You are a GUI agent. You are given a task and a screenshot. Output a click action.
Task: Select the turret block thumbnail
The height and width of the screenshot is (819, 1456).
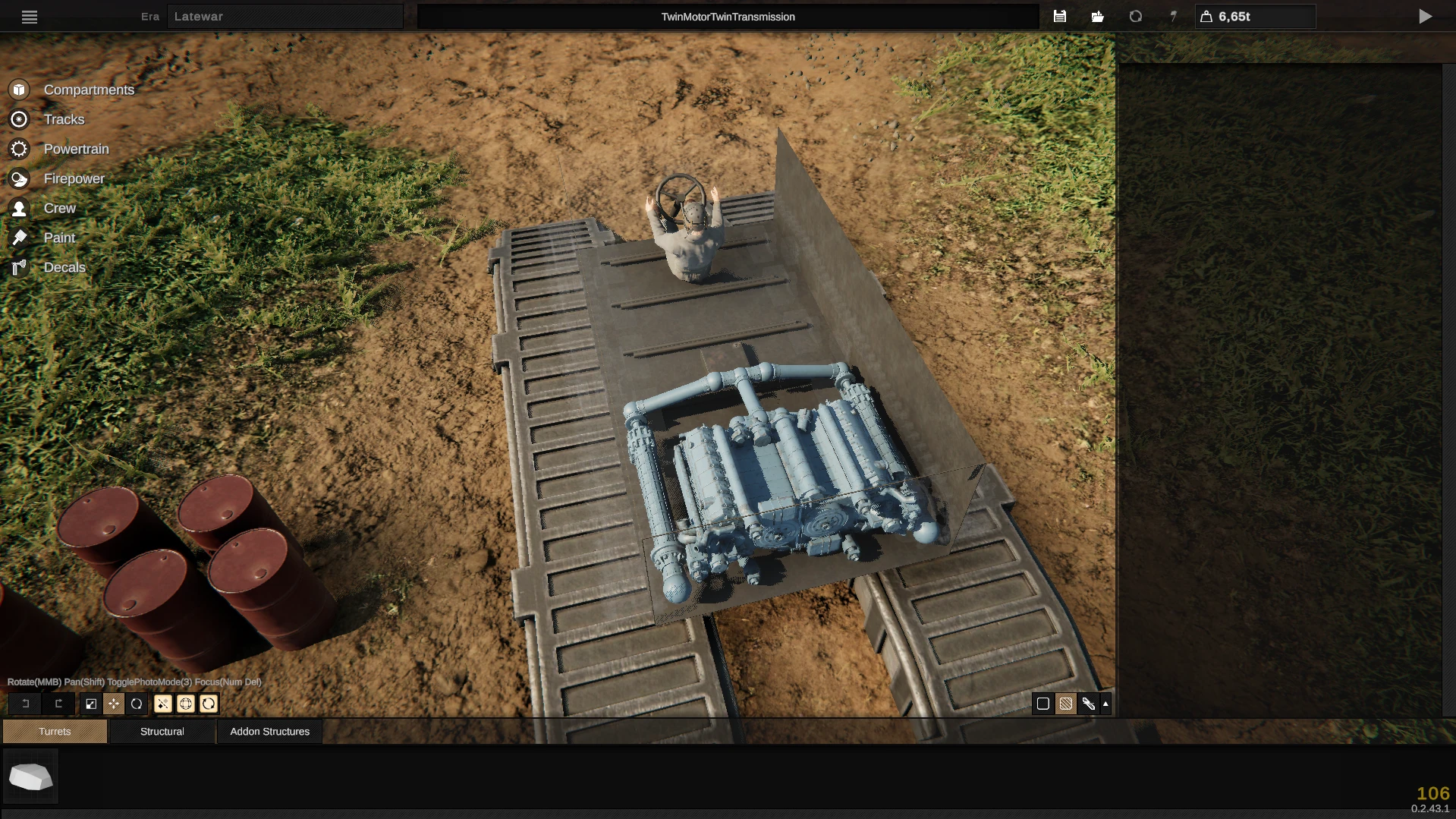(x=30, y=776)
